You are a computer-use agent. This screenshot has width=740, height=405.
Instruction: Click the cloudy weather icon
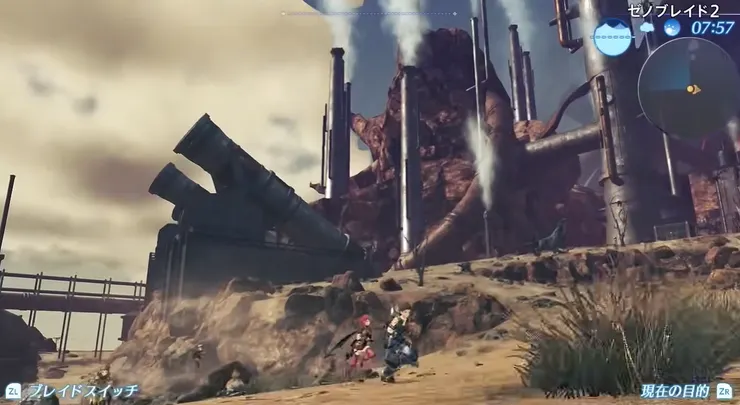[646, 27]
